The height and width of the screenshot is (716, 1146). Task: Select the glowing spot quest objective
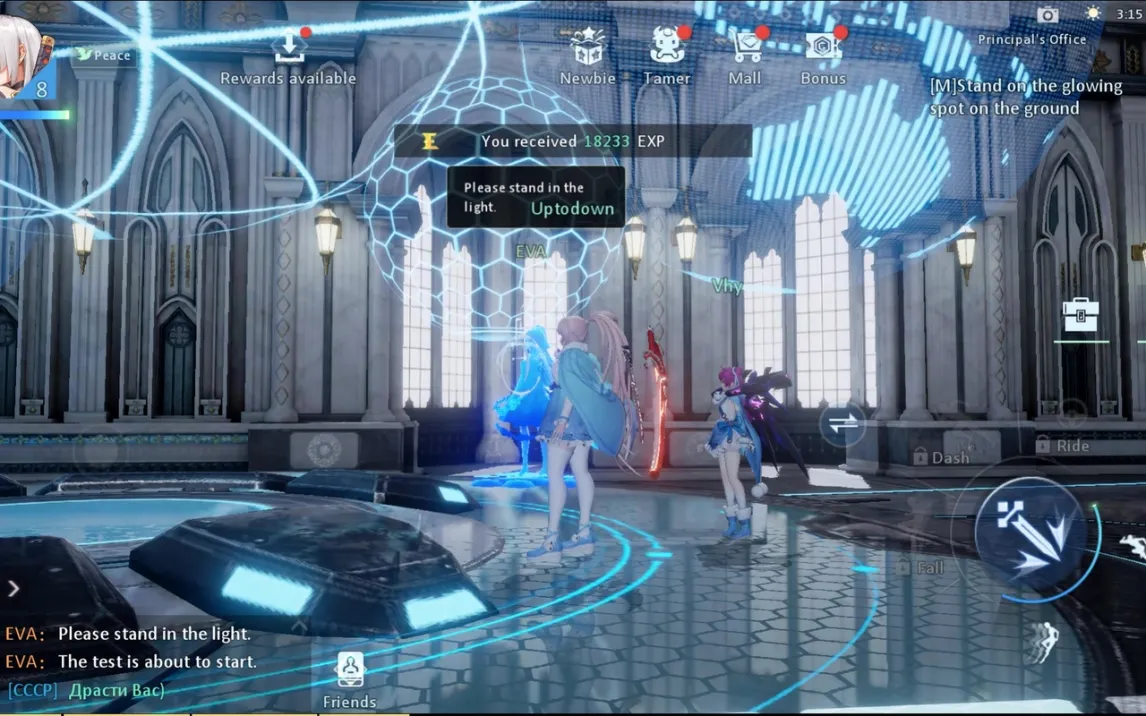[1025, 97]
